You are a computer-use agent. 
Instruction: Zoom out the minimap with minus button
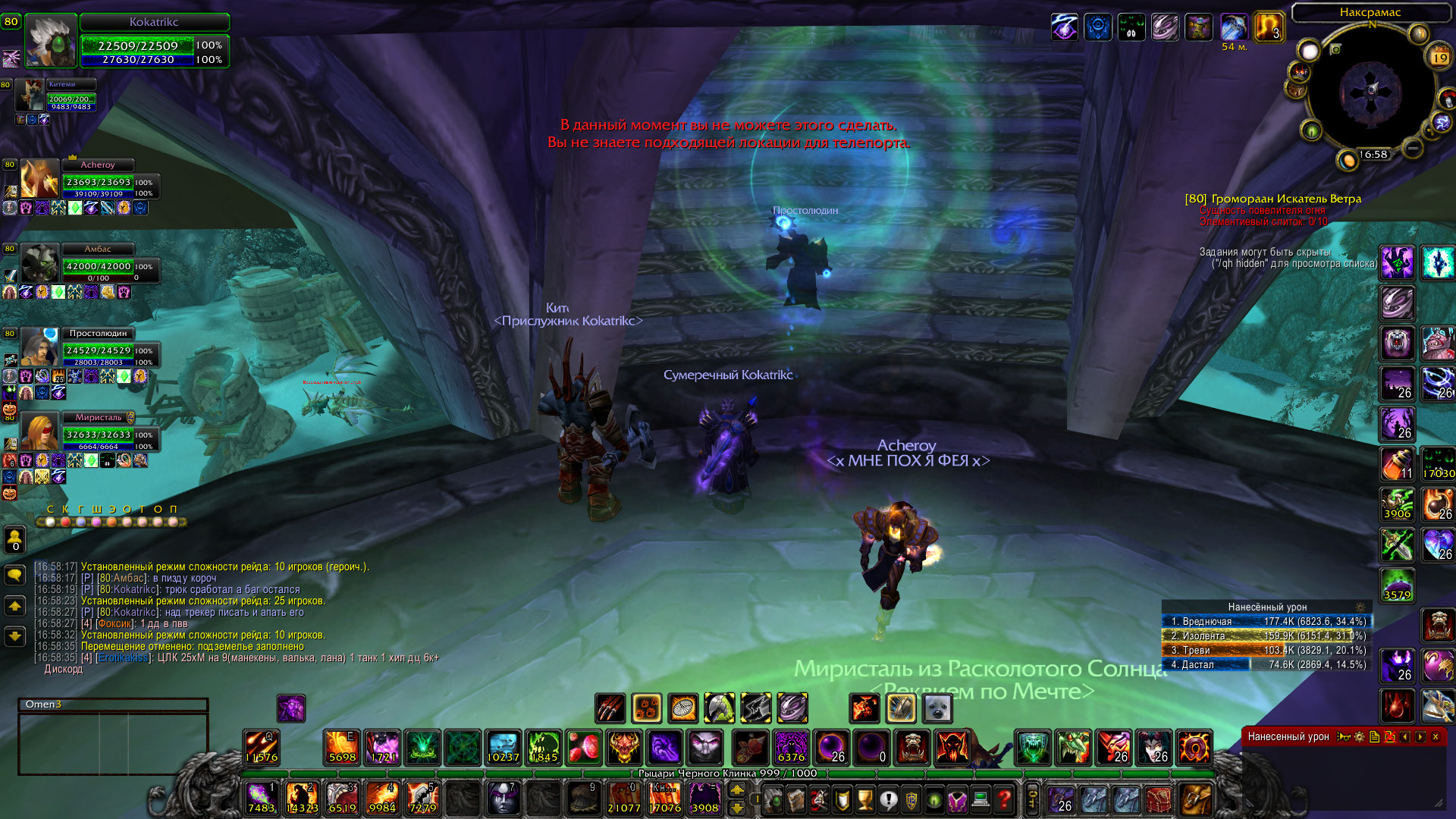1412,148
